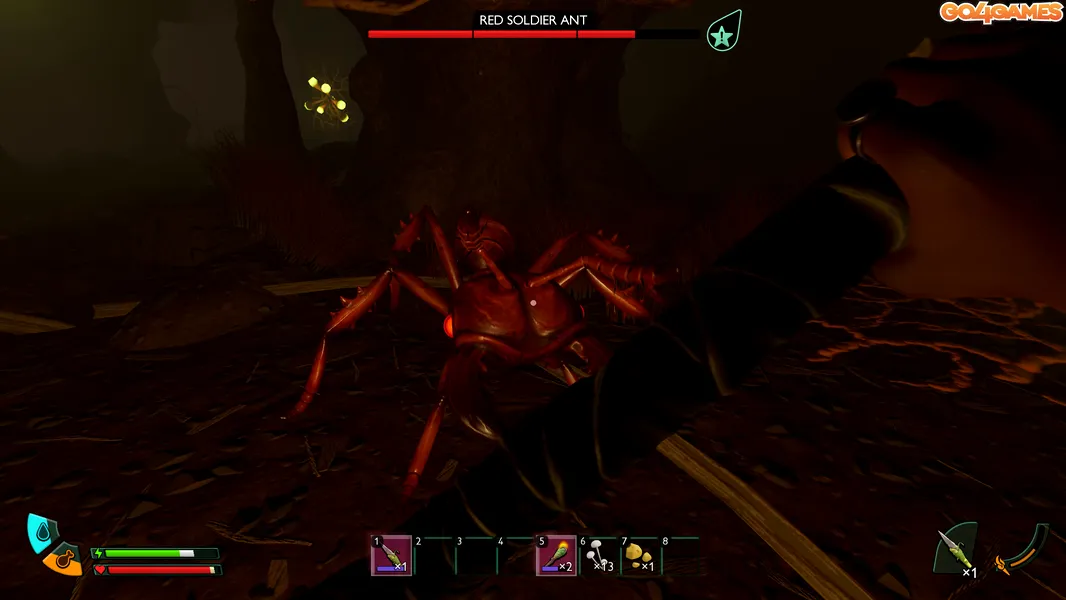Click the equipped spear icon with x1 count
Image resolution: width=1066 pixels, height=600 pixels.
pyautogui.click(x=954, y=552)
